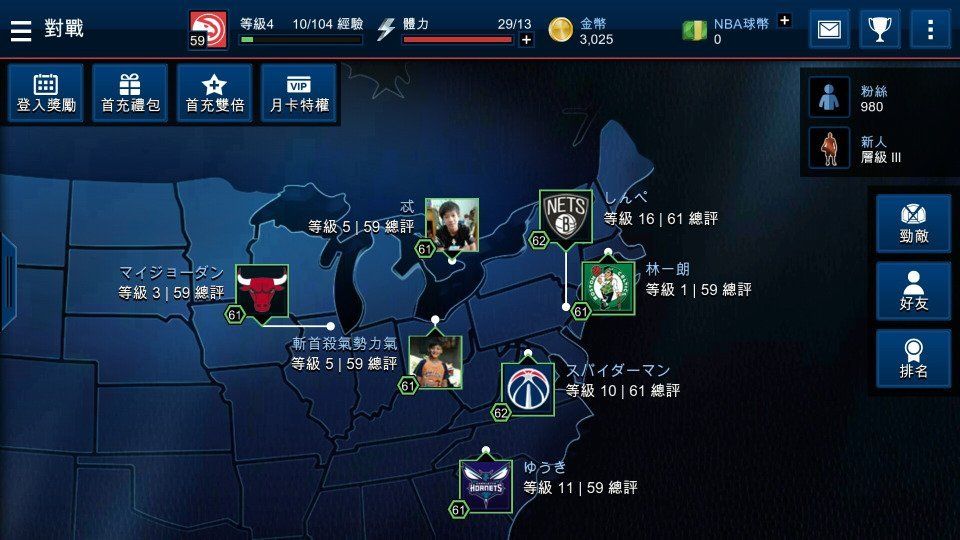Open the 排名 rankings

(x=914, y=359)
